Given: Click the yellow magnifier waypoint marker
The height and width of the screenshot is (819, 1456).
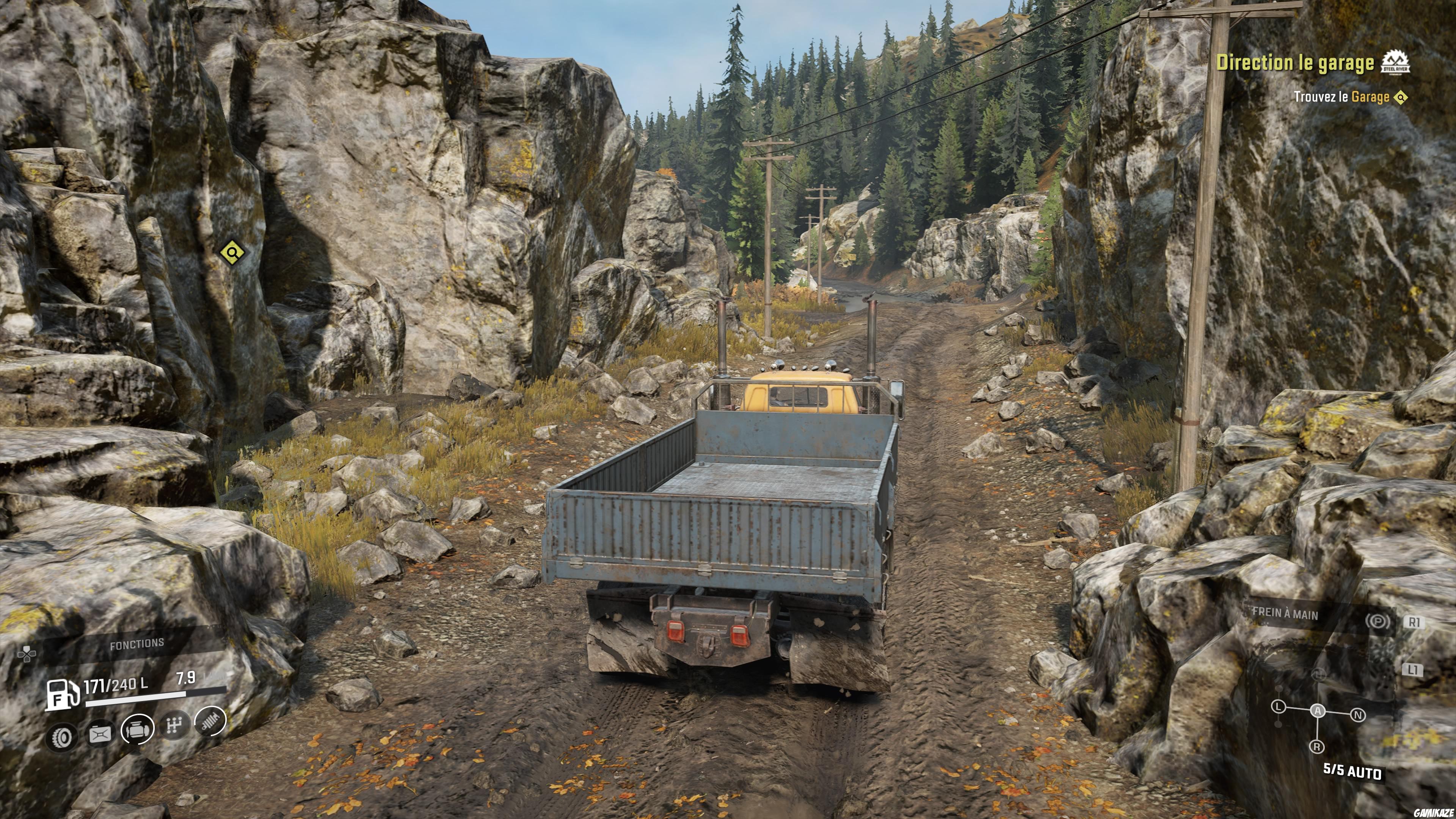Looking at the screenshot, I should [232, 252].
